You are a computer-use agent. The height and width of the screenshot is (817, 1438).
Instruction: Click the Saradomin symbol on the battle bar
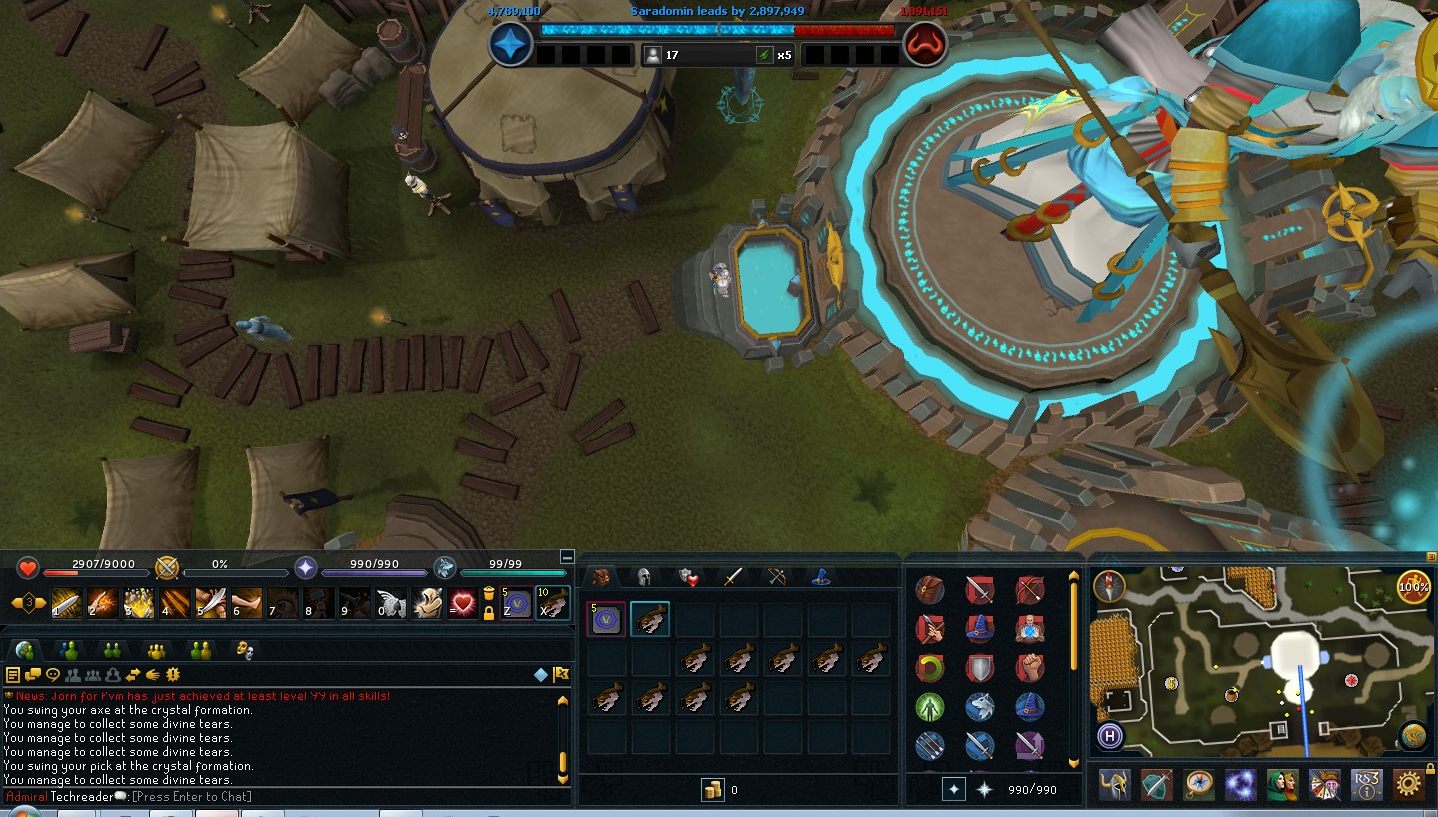point(510,44)
